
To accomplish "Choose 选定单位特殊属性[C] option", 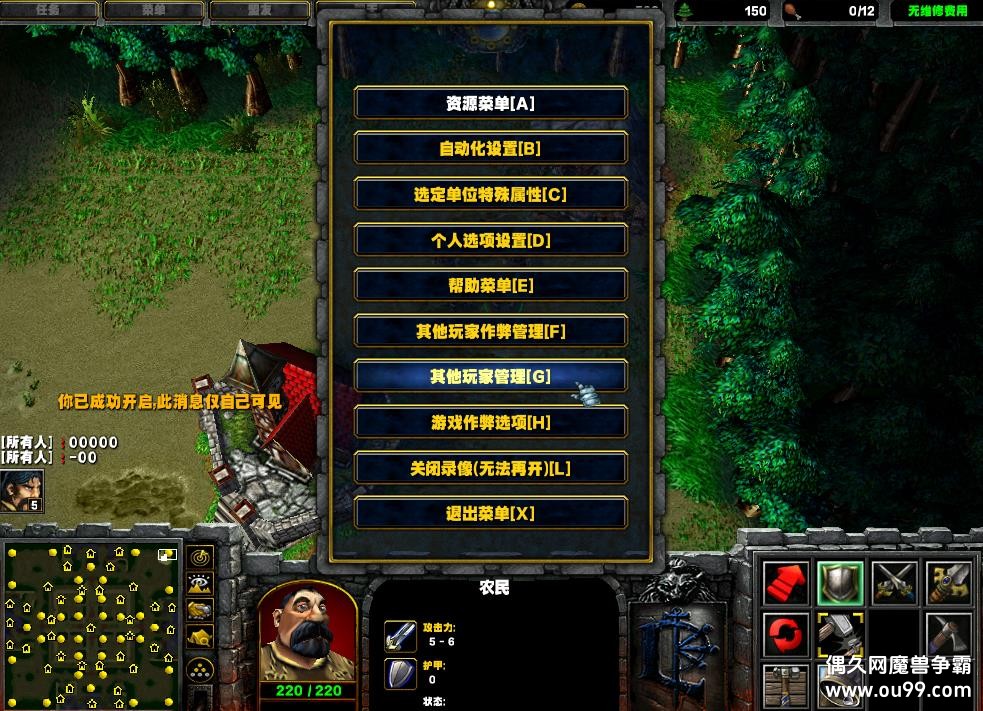I will click(491, 195).
